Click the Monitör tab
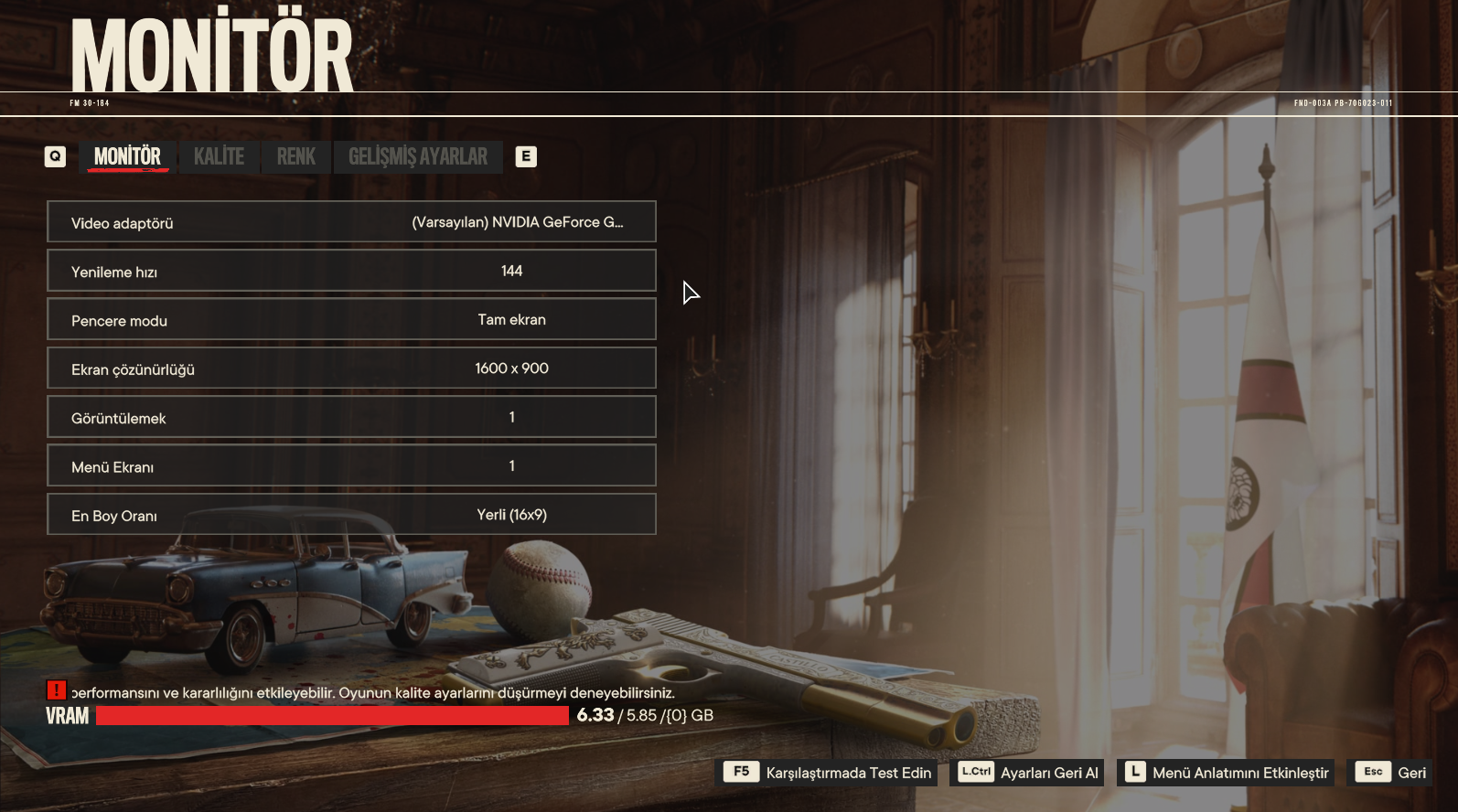 tap(127, 156)
